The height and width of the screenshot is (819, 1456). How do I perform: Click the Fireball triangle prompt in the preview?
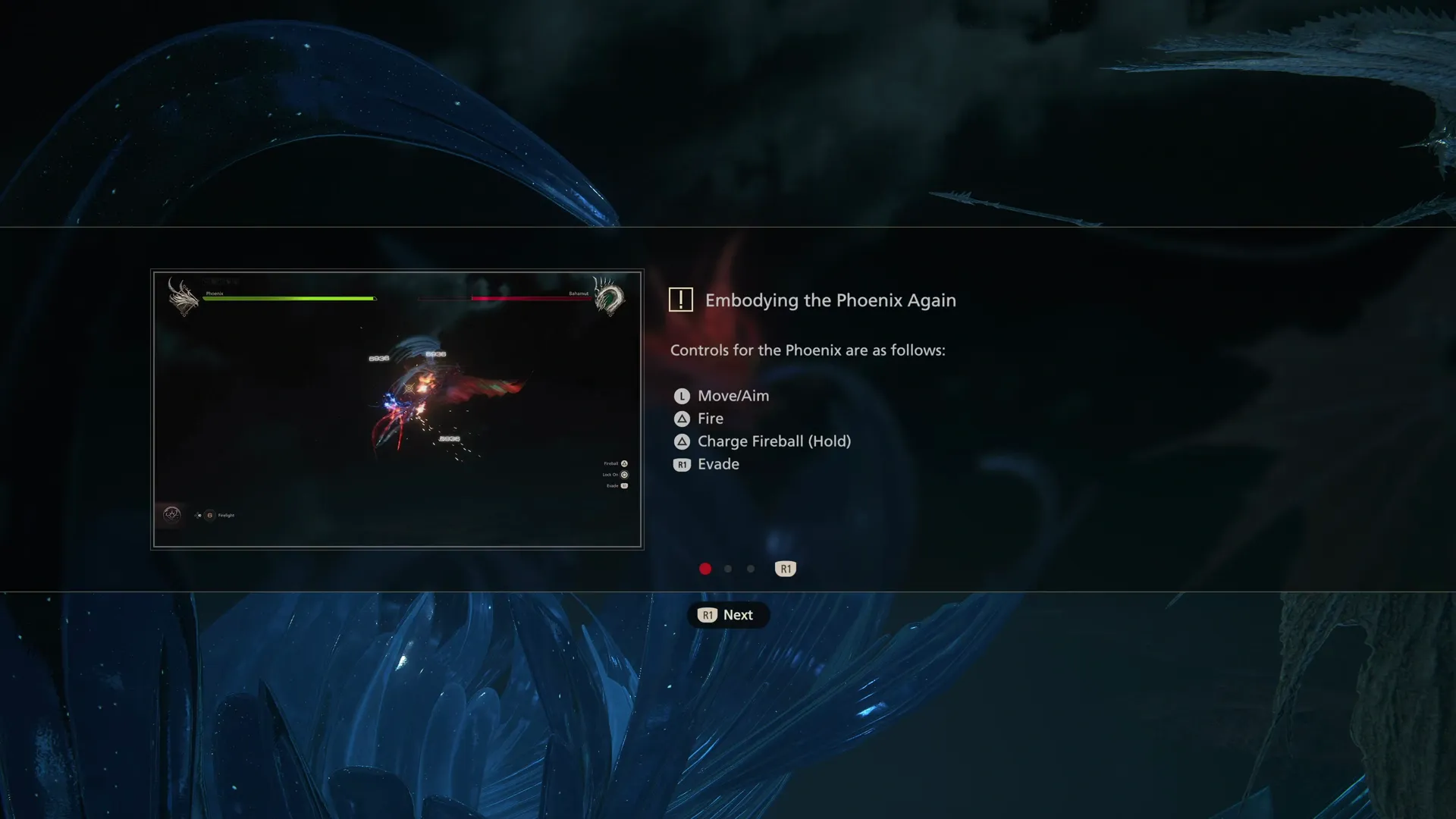pos(623,463)
